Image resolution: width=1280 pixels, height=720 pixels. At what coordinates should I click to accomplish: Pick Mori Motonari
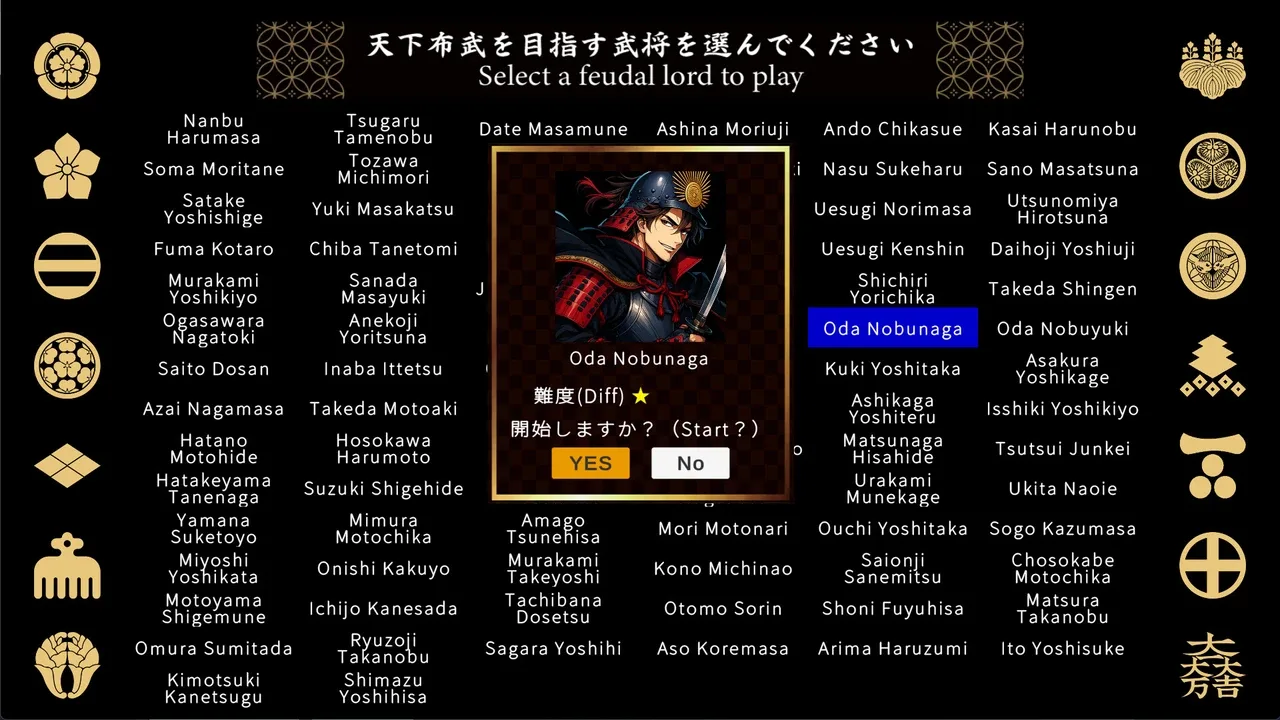723,529
